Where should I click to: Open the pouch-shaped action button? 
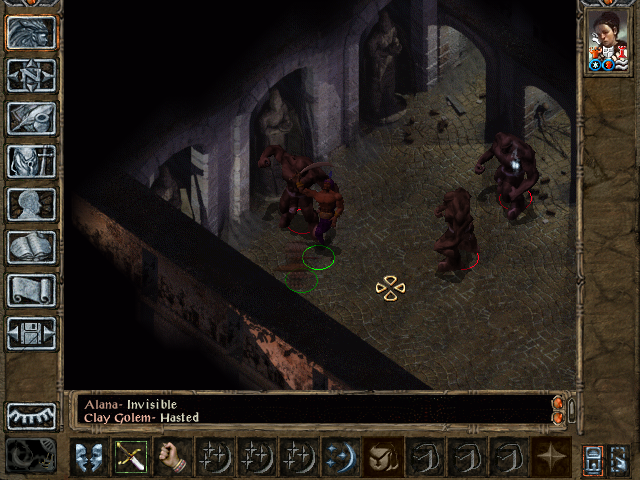click(x=384, y=457)
